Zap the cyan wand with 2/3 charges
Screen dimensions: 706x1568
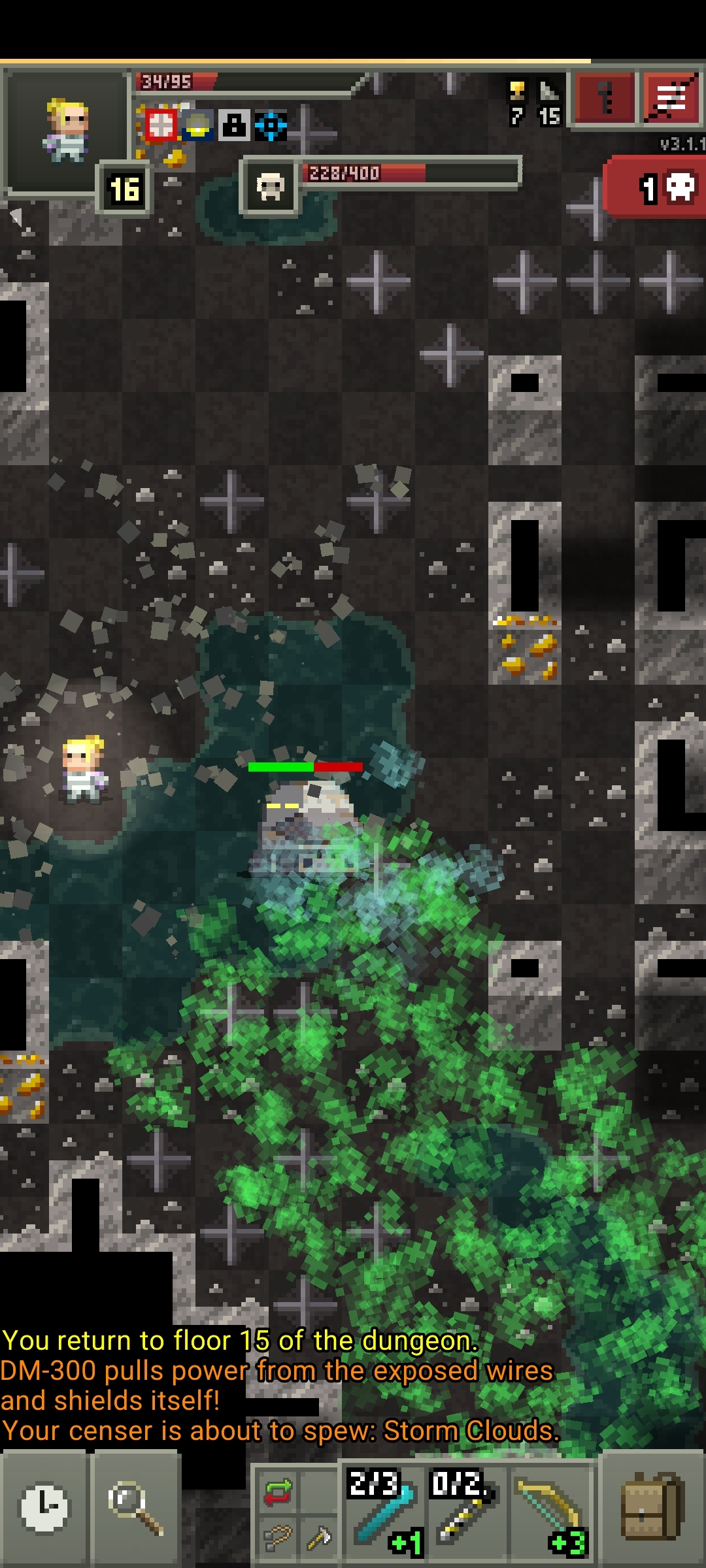click(x=384, y=1509)
